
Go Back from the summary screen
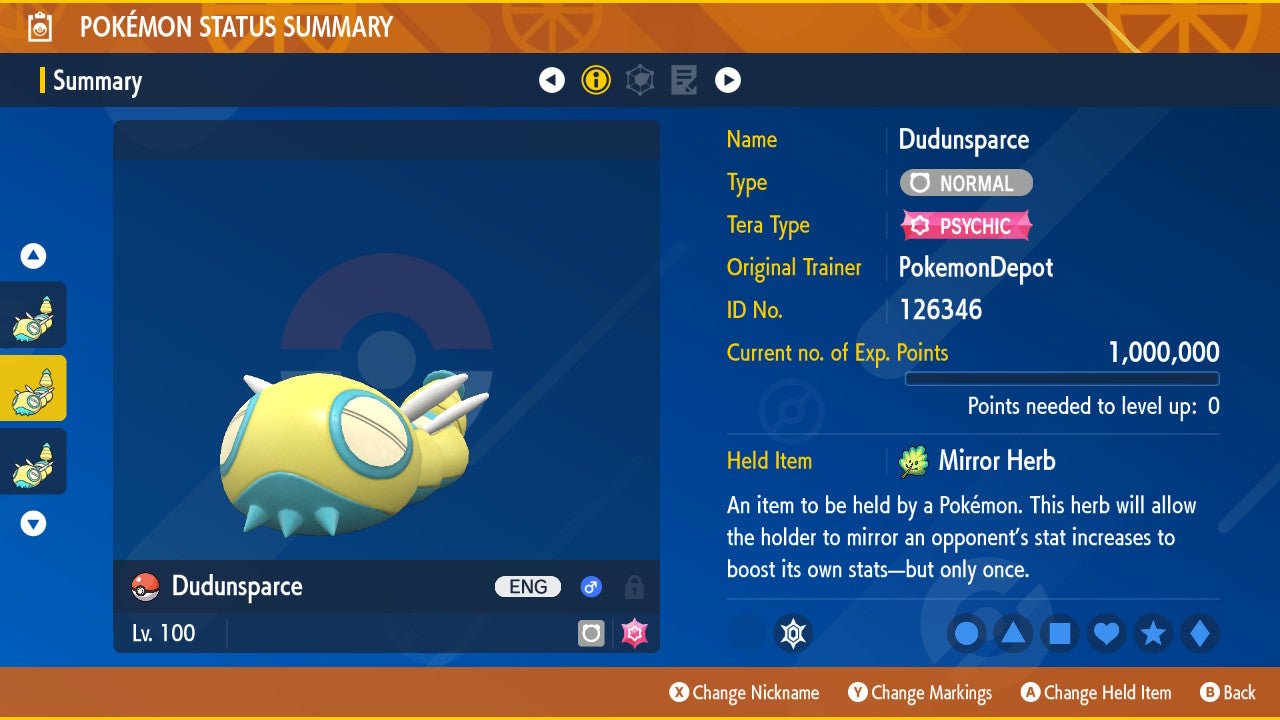pyautogui.click(x=1228, y=693)
